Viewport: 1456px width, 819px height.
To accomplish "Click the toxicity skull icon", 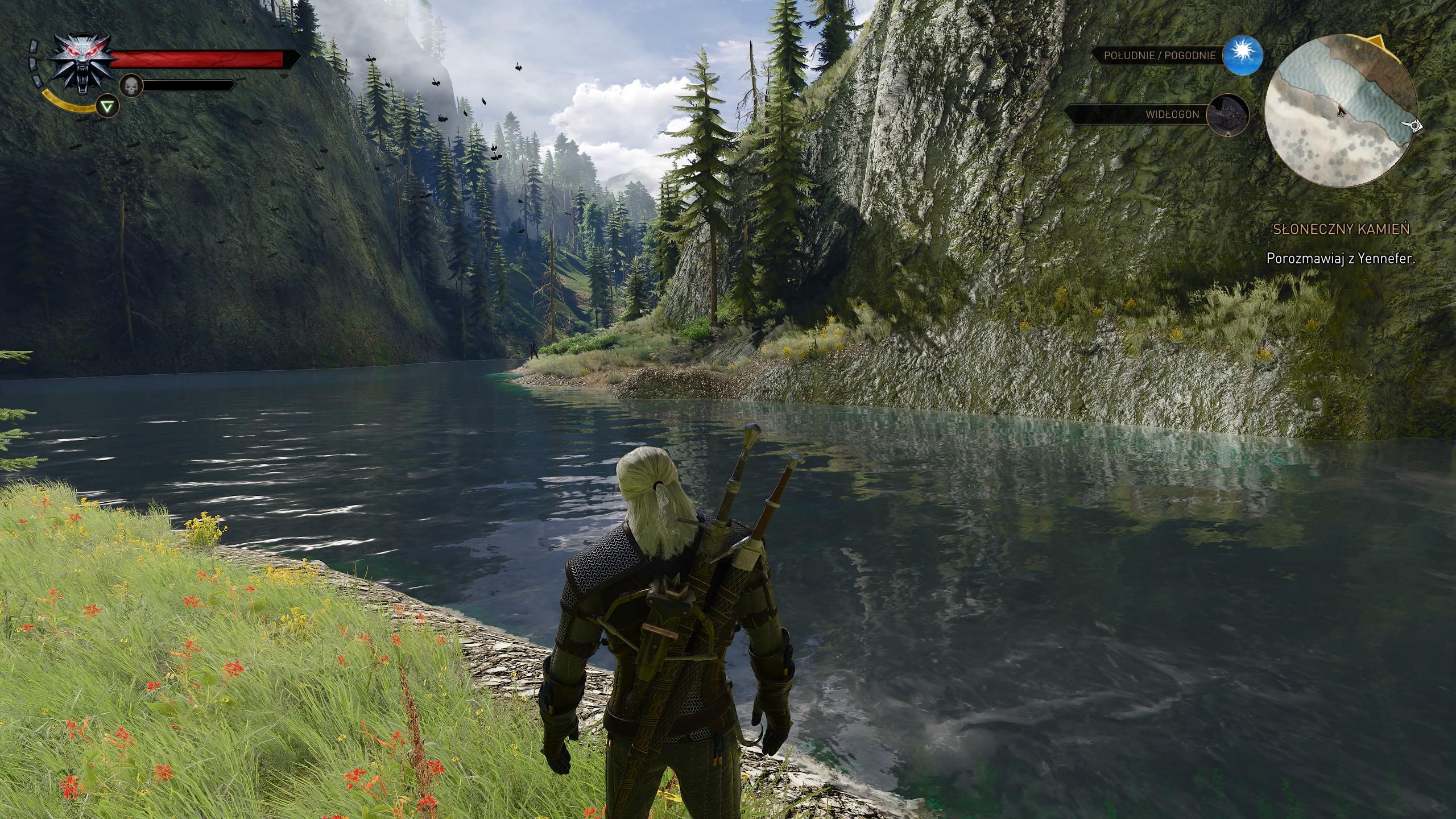I will tap(131, 86).
